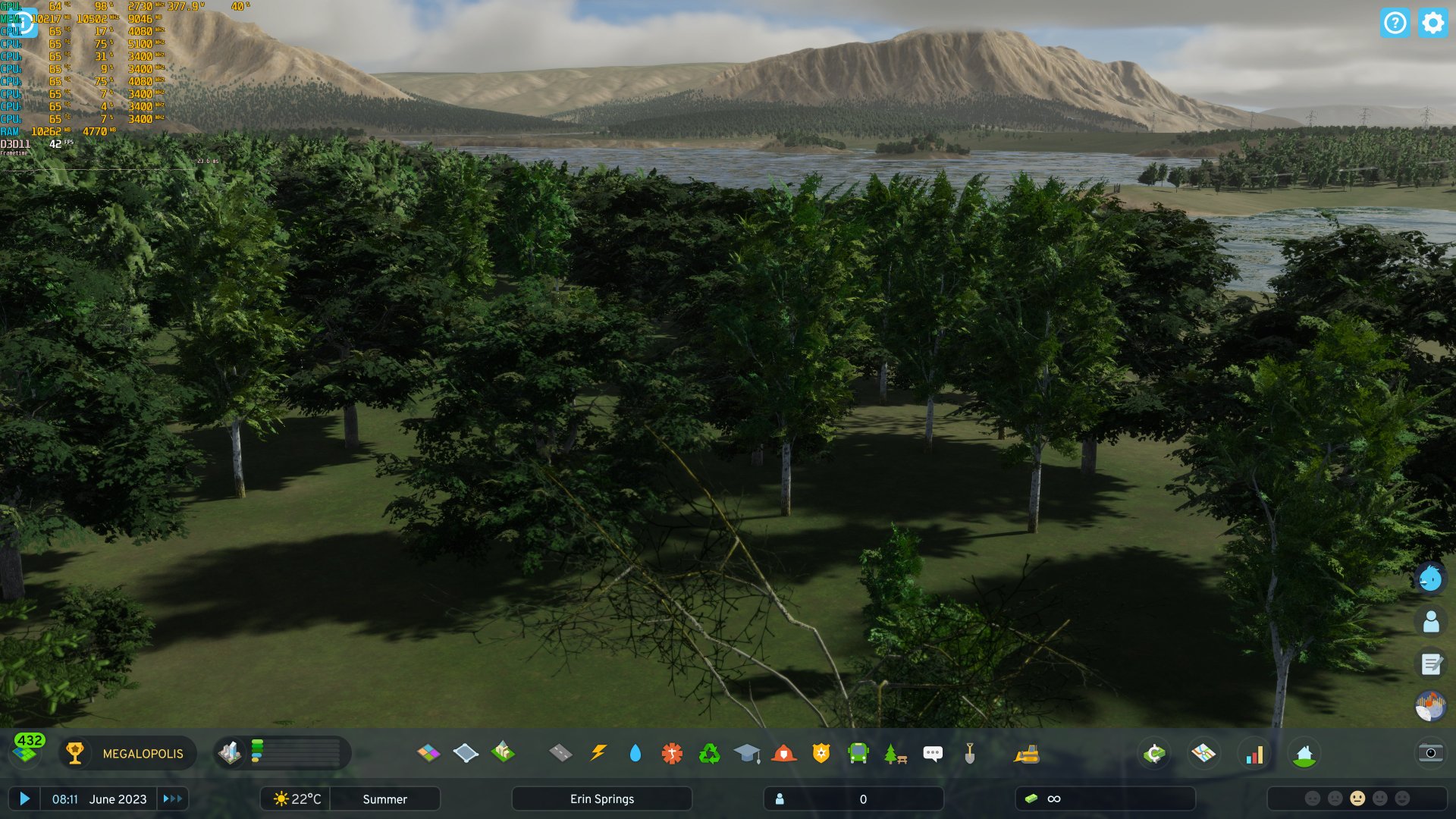This screenshot has height=819, width=1456.
Task: Open game Settings with the gear icon
Action: [1432, 24]
